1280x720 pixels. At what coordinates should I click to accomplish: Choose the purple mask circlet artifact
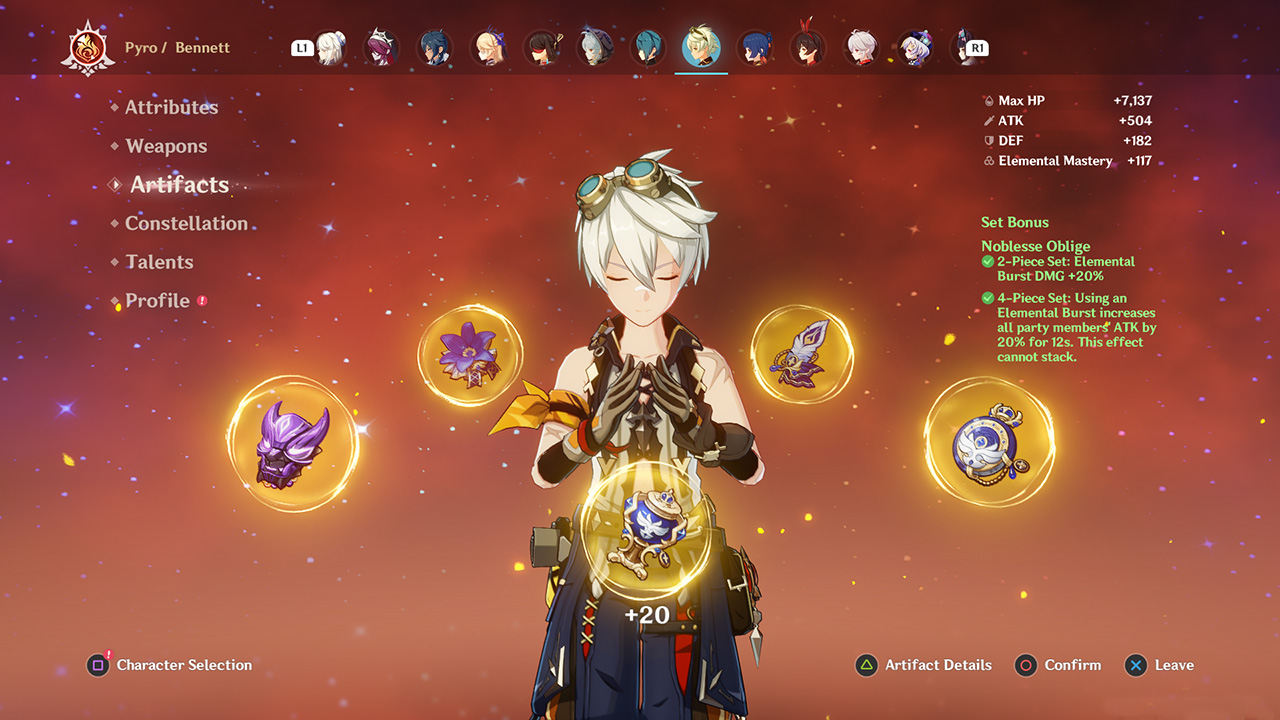tap(292, 443)
